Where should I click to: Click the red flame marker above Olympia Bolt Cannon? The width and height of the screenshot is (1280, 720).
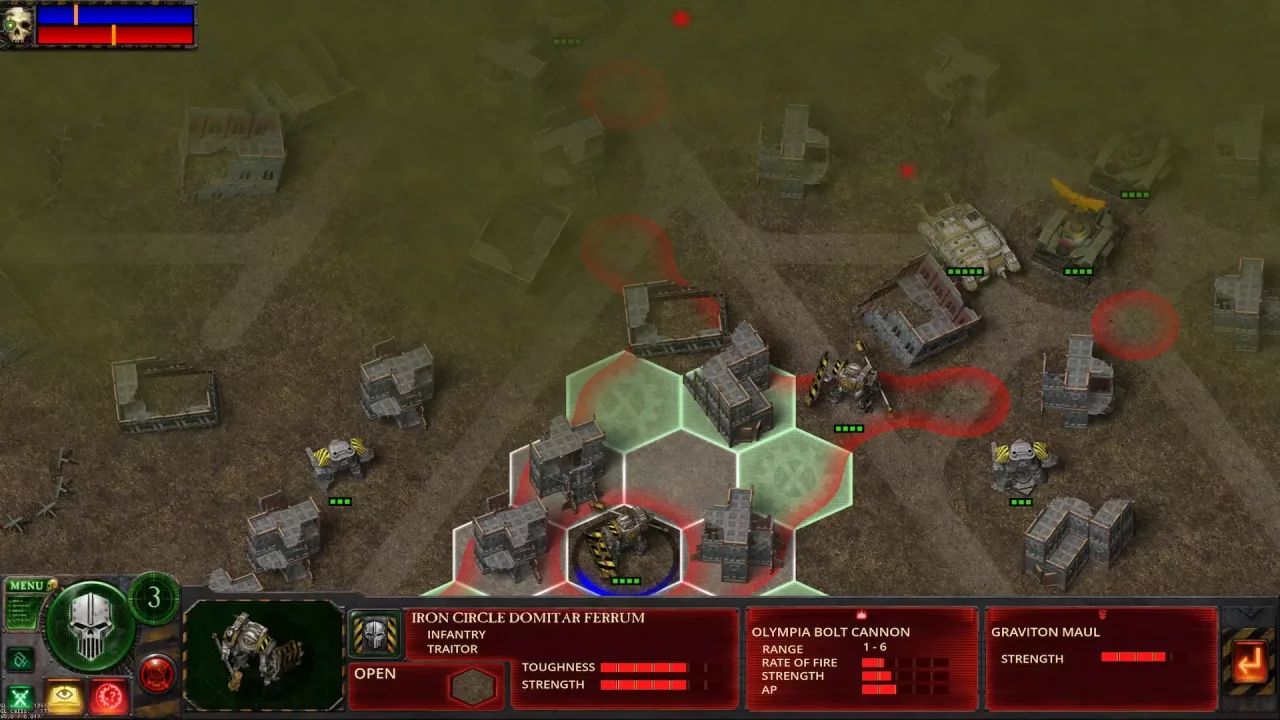pyautogui.click(x=861, y=614)
